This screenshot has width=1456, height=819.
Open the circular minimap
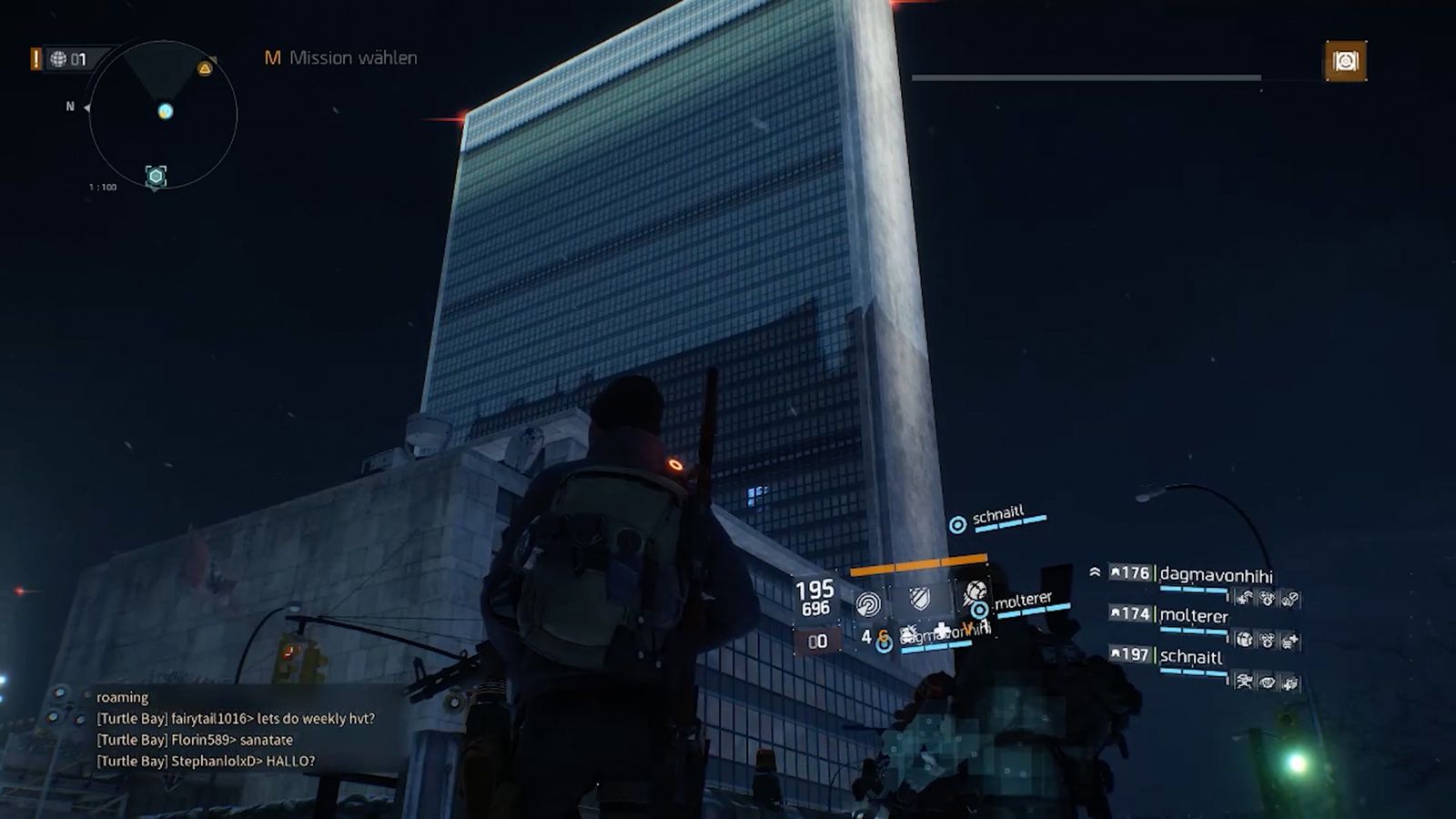tap(163, 115)
